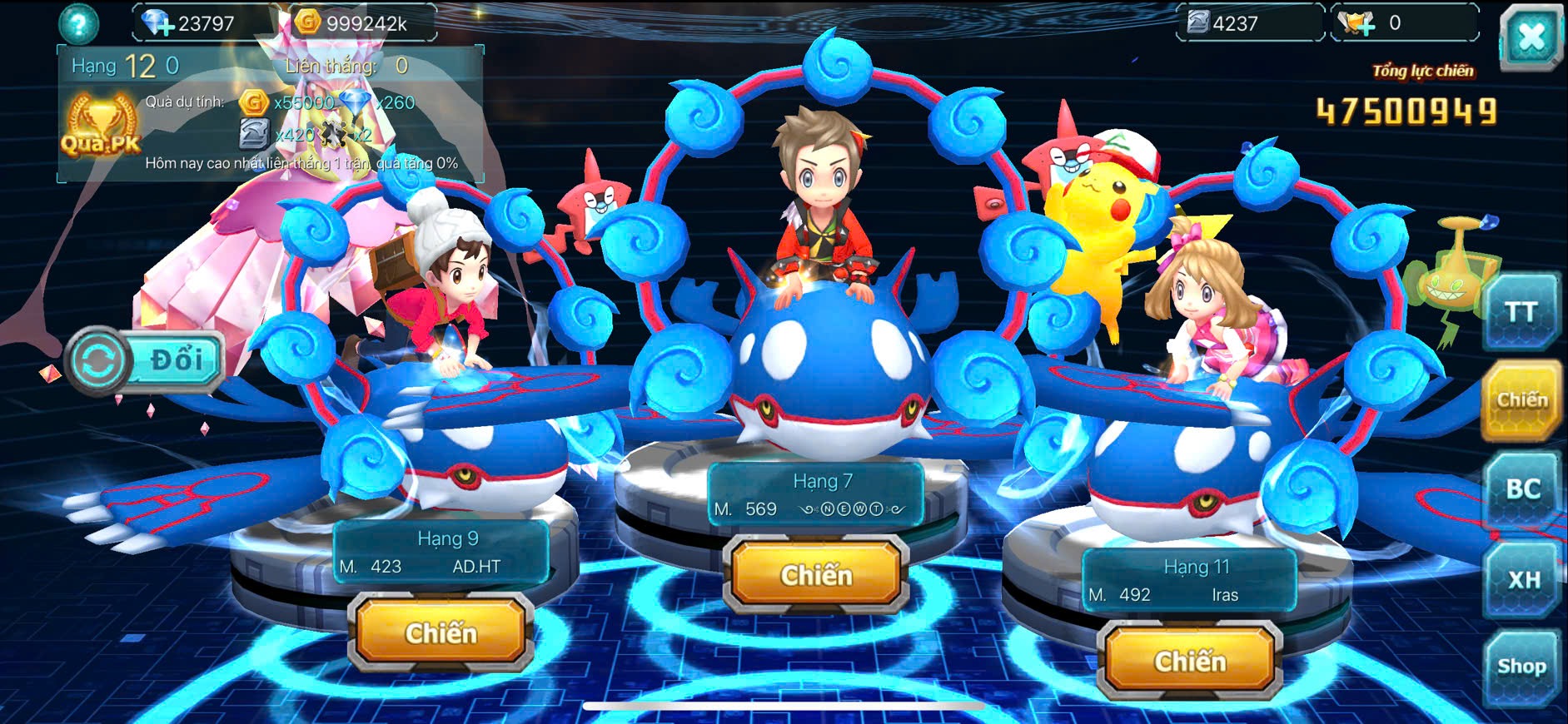Select the gold Chiến side tab
1568x724 pixels.
[1521, 400]
